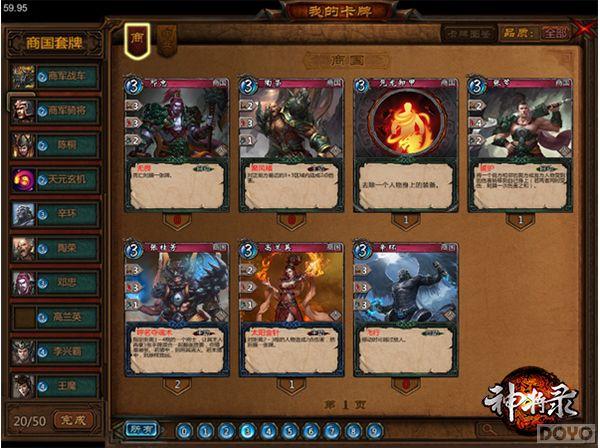The width and height of the screenshot is (600, 448).
Task: Choose the 飞行 winged beast card
Action: (x=403, y=310)
